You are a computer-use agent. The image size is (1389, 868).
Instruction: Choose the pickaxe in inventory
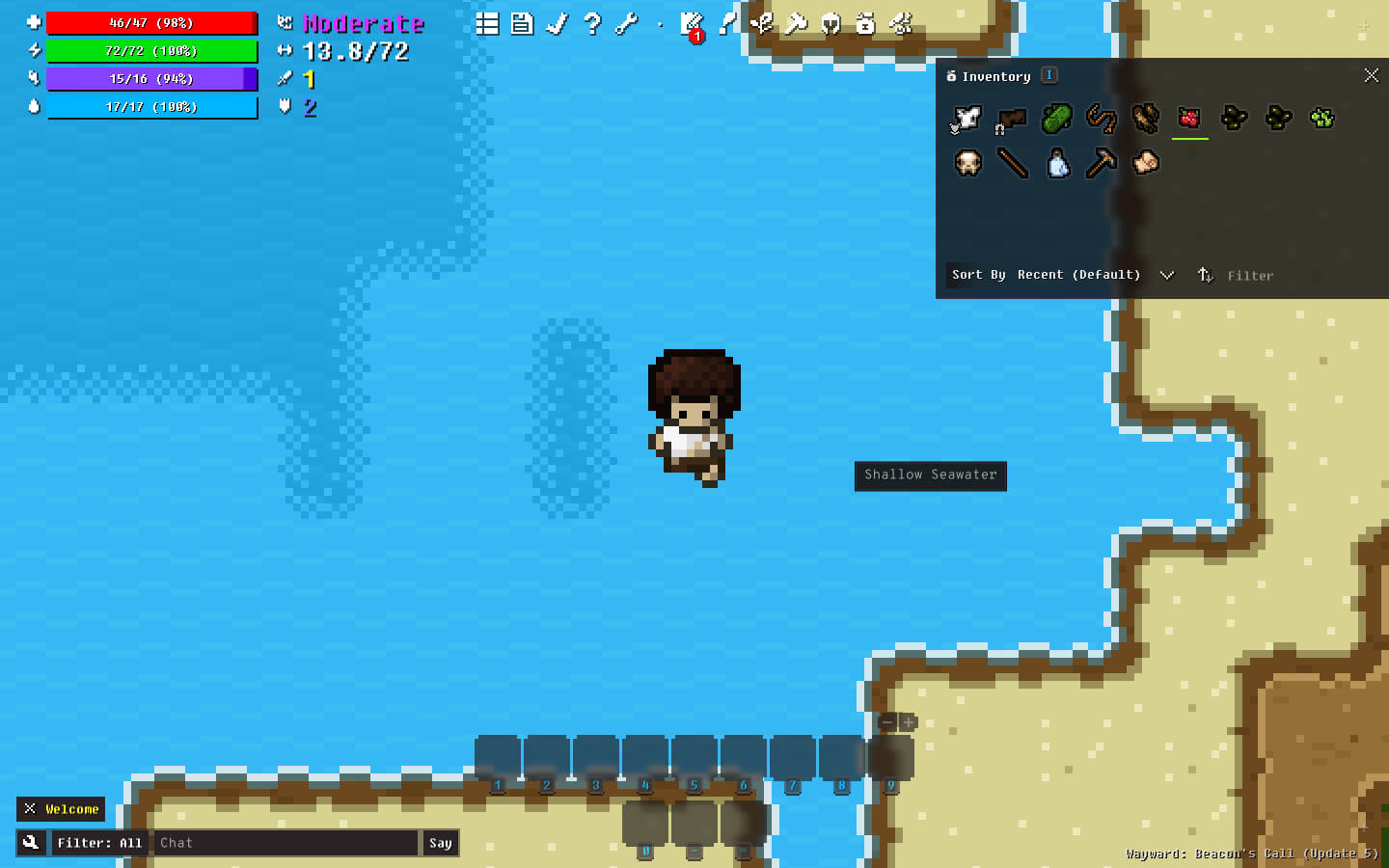click(x=1101, y=163)
